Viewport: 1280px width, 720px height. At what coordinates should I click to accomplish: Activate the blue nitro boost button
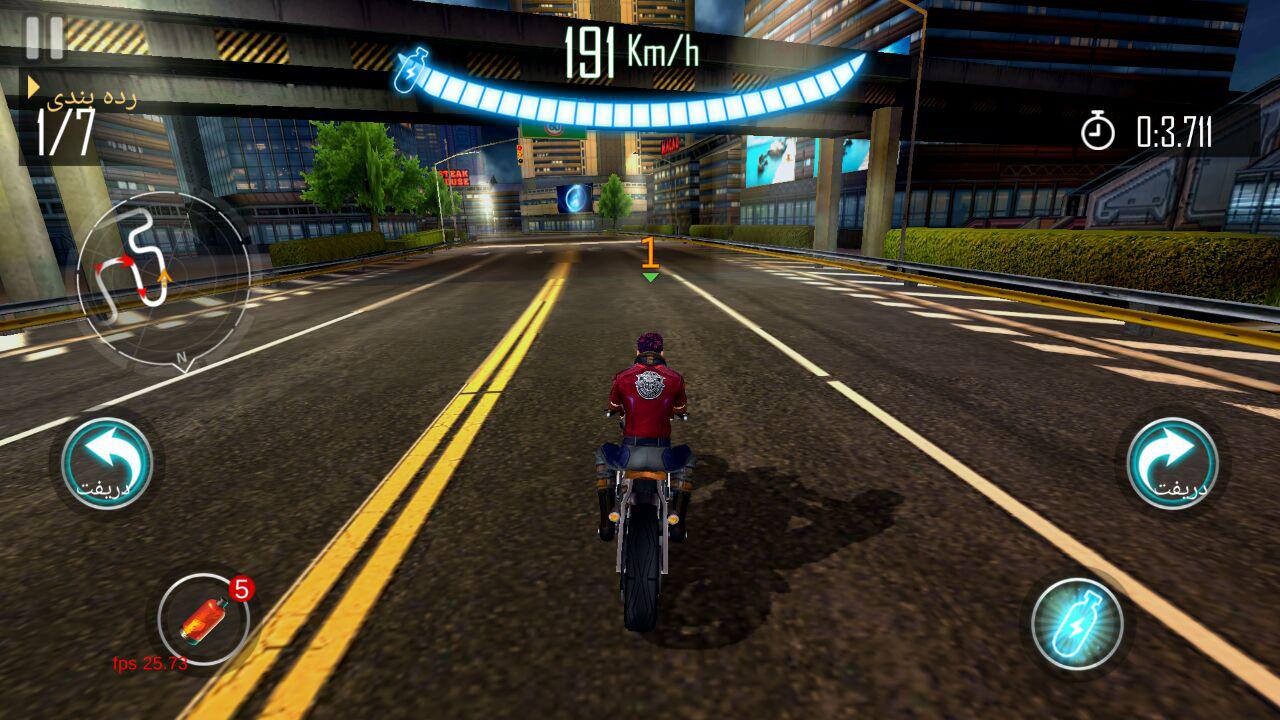click(1077, 623)
